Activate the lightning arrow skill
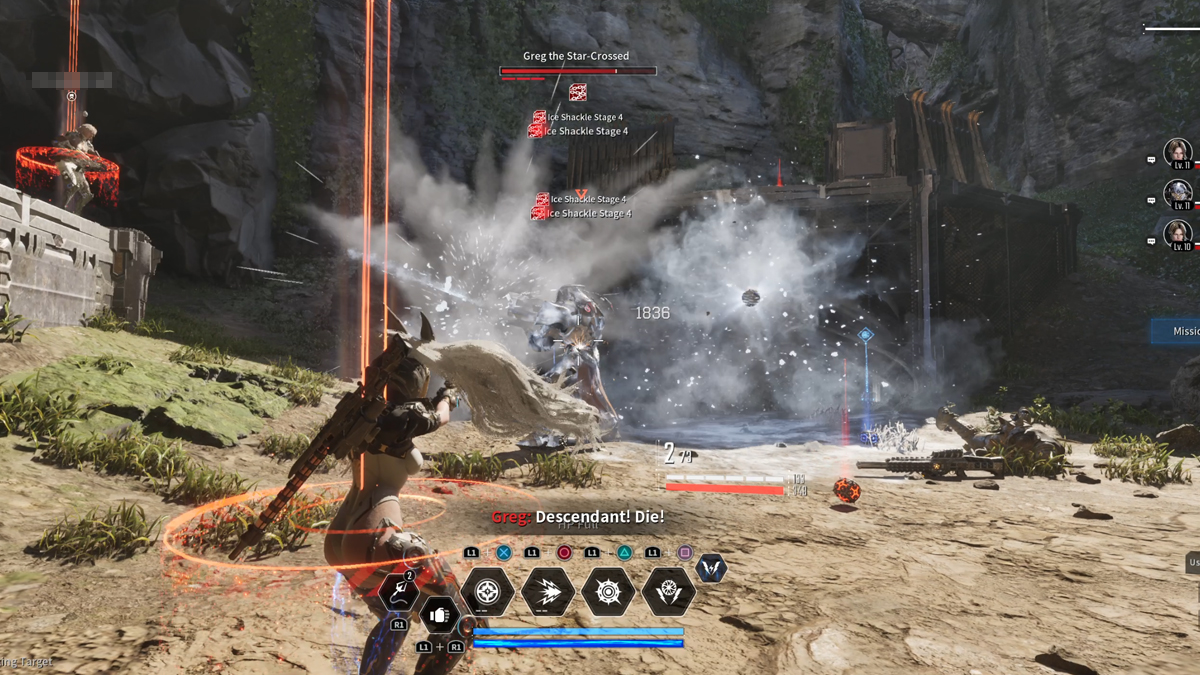 tap(548, 592)
